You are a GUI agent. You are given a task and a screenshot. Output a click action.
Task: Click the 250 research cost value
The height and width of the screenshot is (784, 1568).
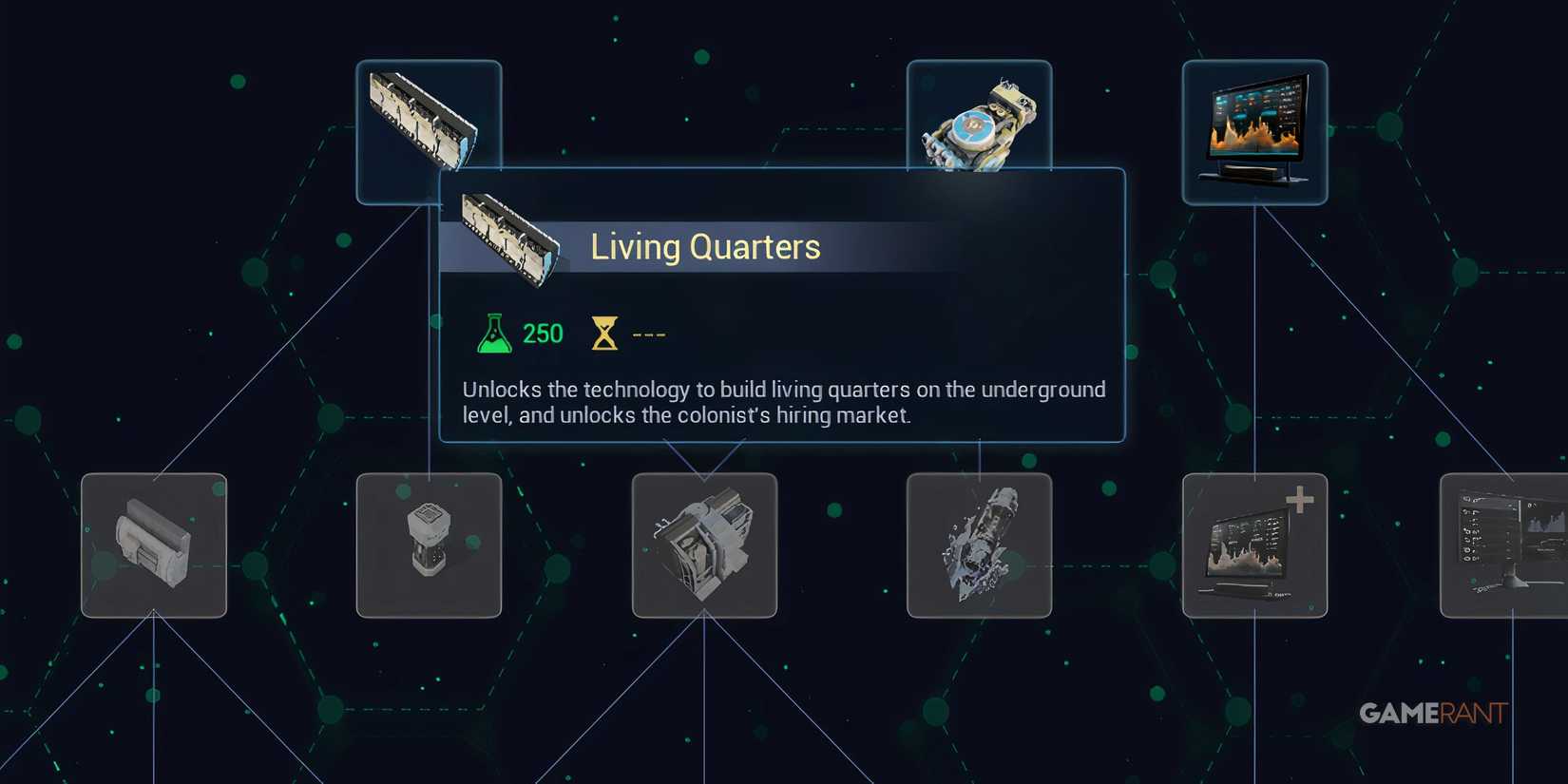[542, 333]
